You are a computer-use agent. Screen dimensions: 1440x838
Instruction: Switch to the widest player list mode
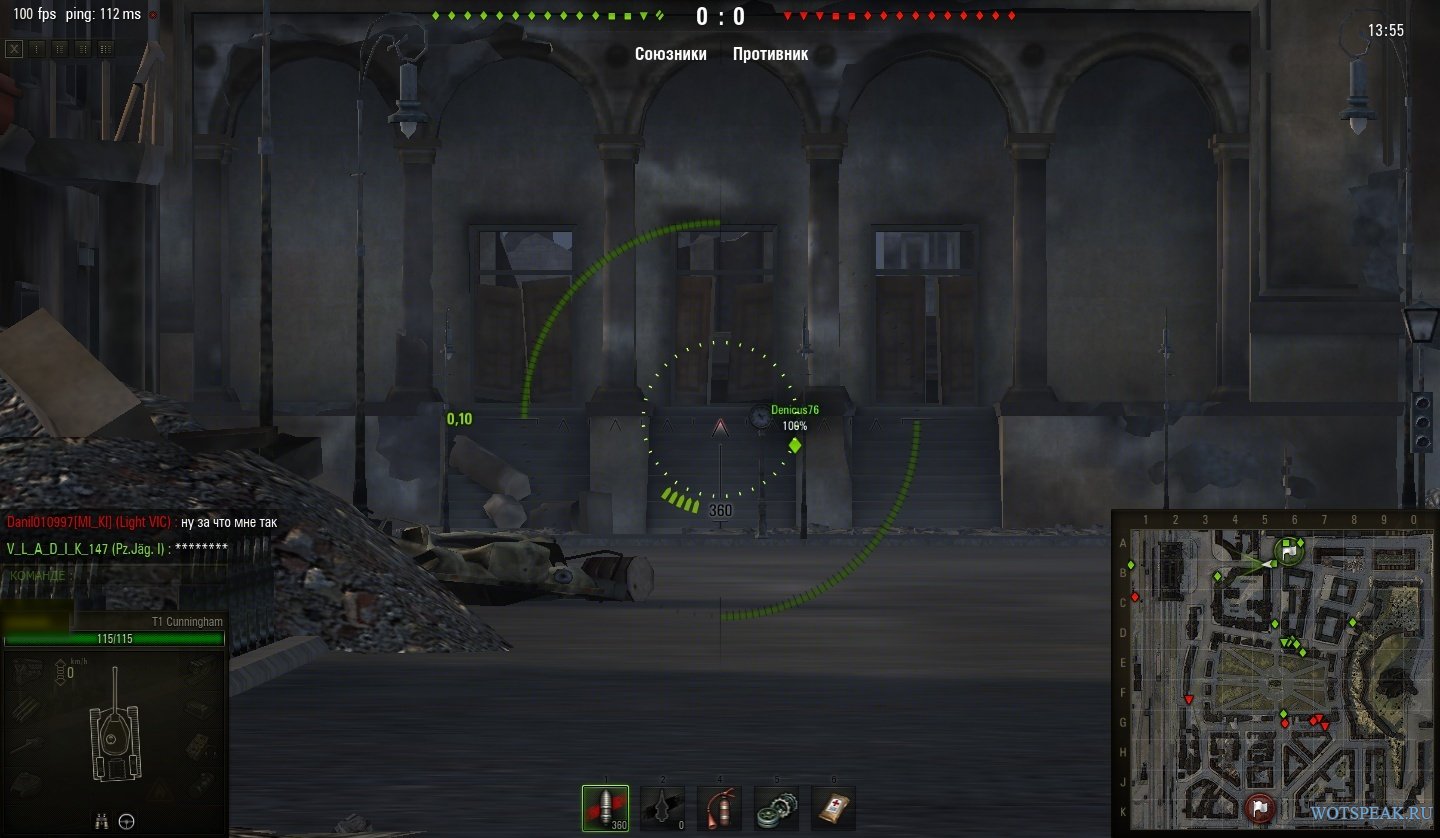click(106, 48)
